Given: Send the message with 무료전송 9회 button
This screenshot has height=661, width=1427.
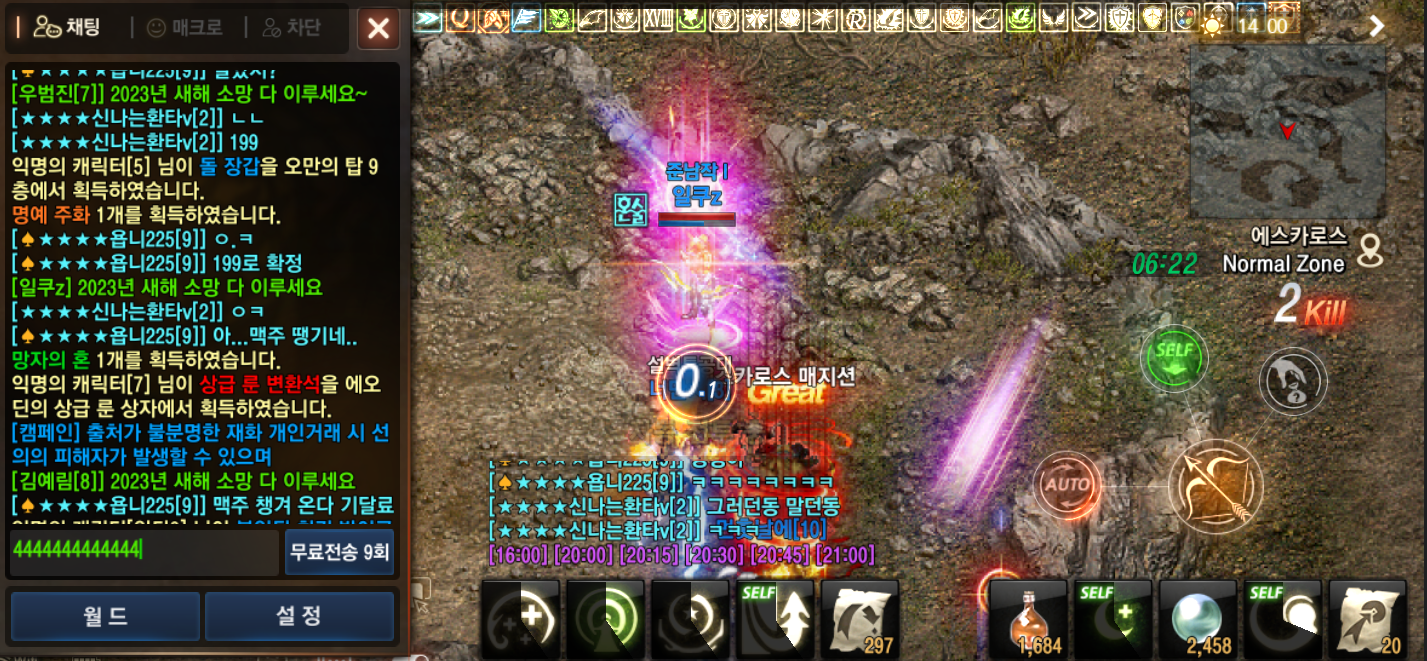Looking at the screenshot, I should tap(339, 552).
